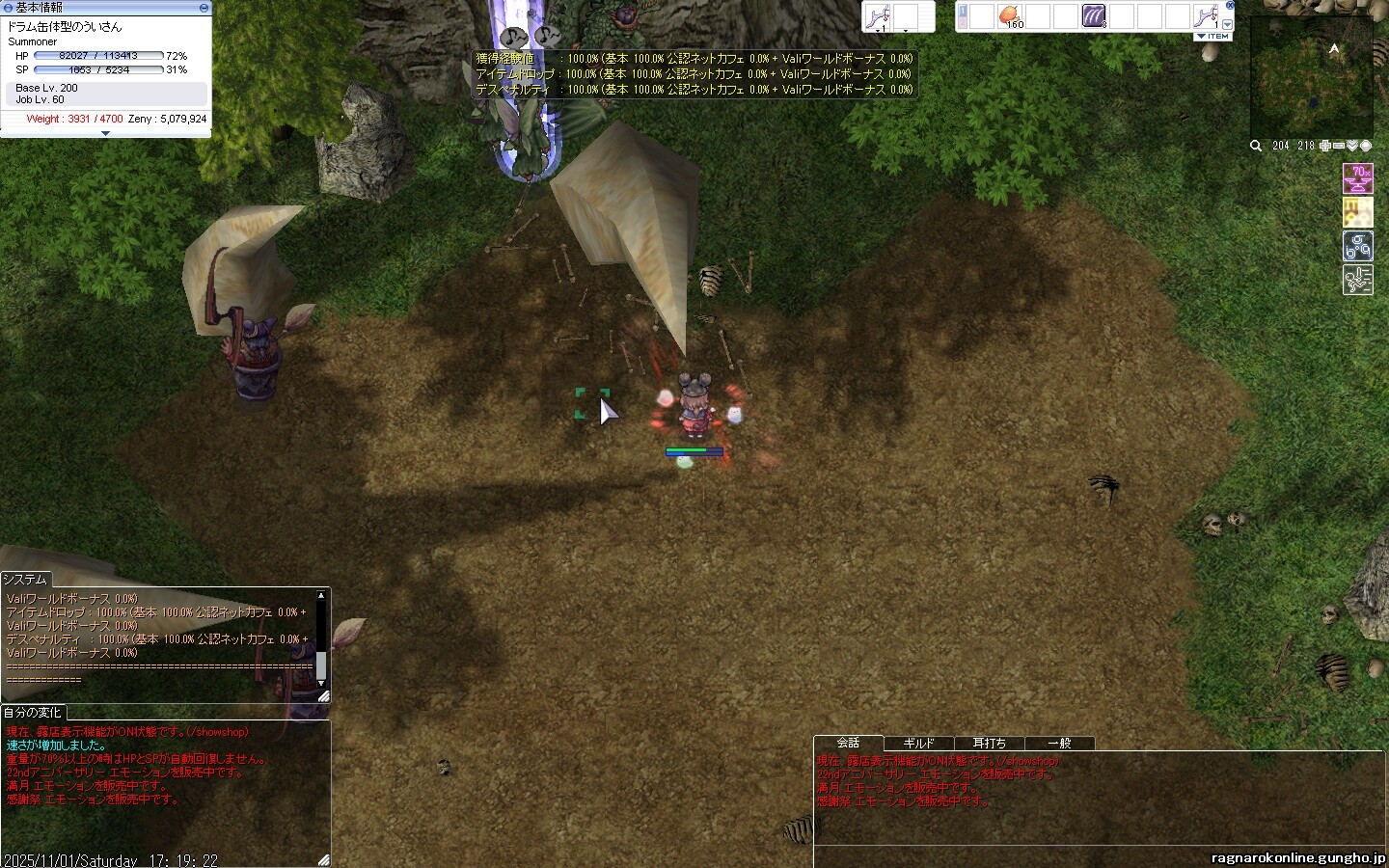Switch to hotbar page 2

click(x=962, y=23)
